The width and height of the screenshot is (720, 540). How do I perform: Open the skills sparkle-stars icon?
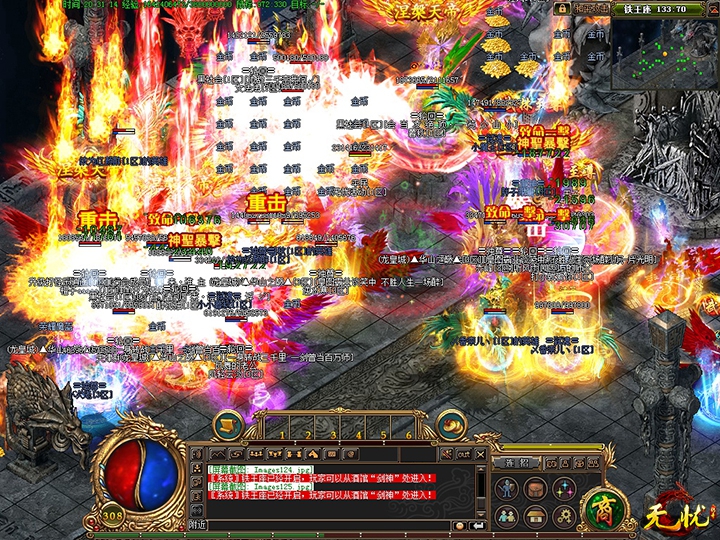pos(566,489)
